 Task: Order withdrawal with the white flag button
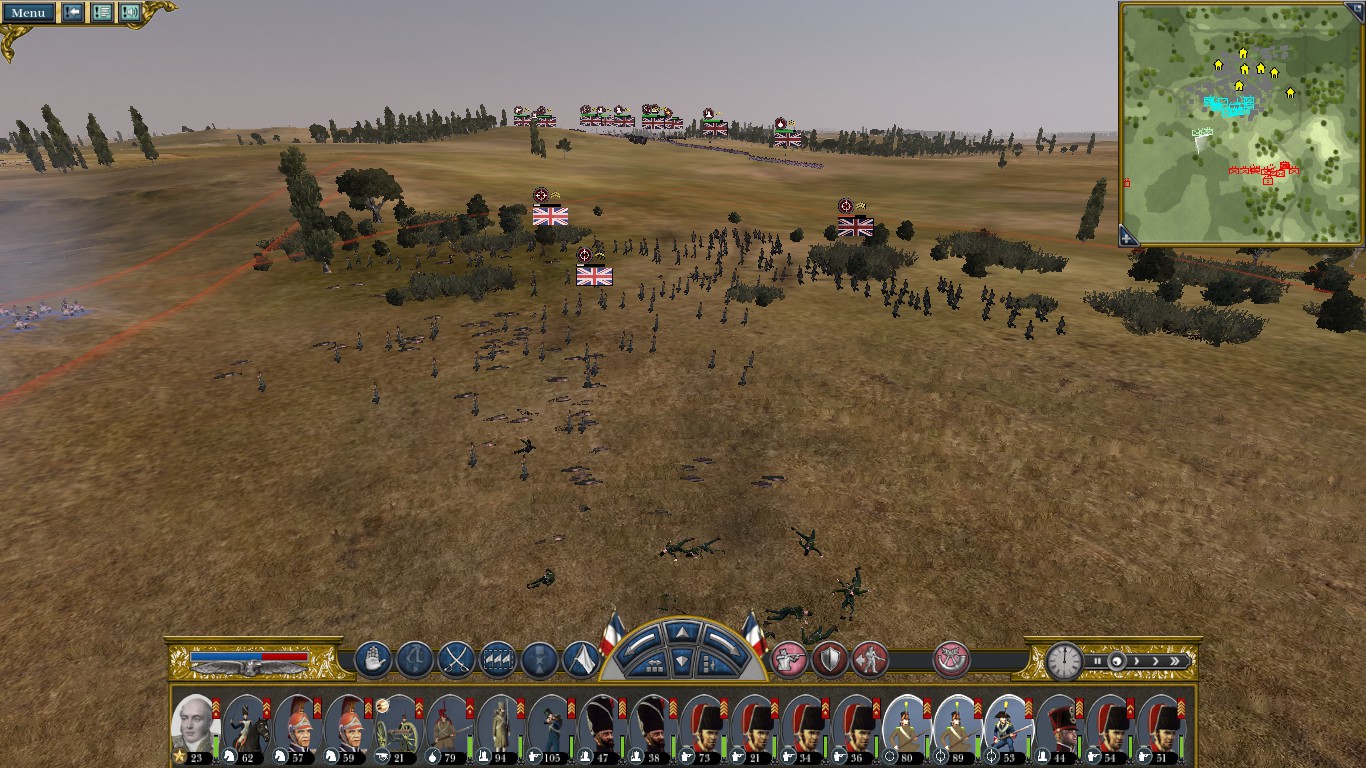point(581,660)
